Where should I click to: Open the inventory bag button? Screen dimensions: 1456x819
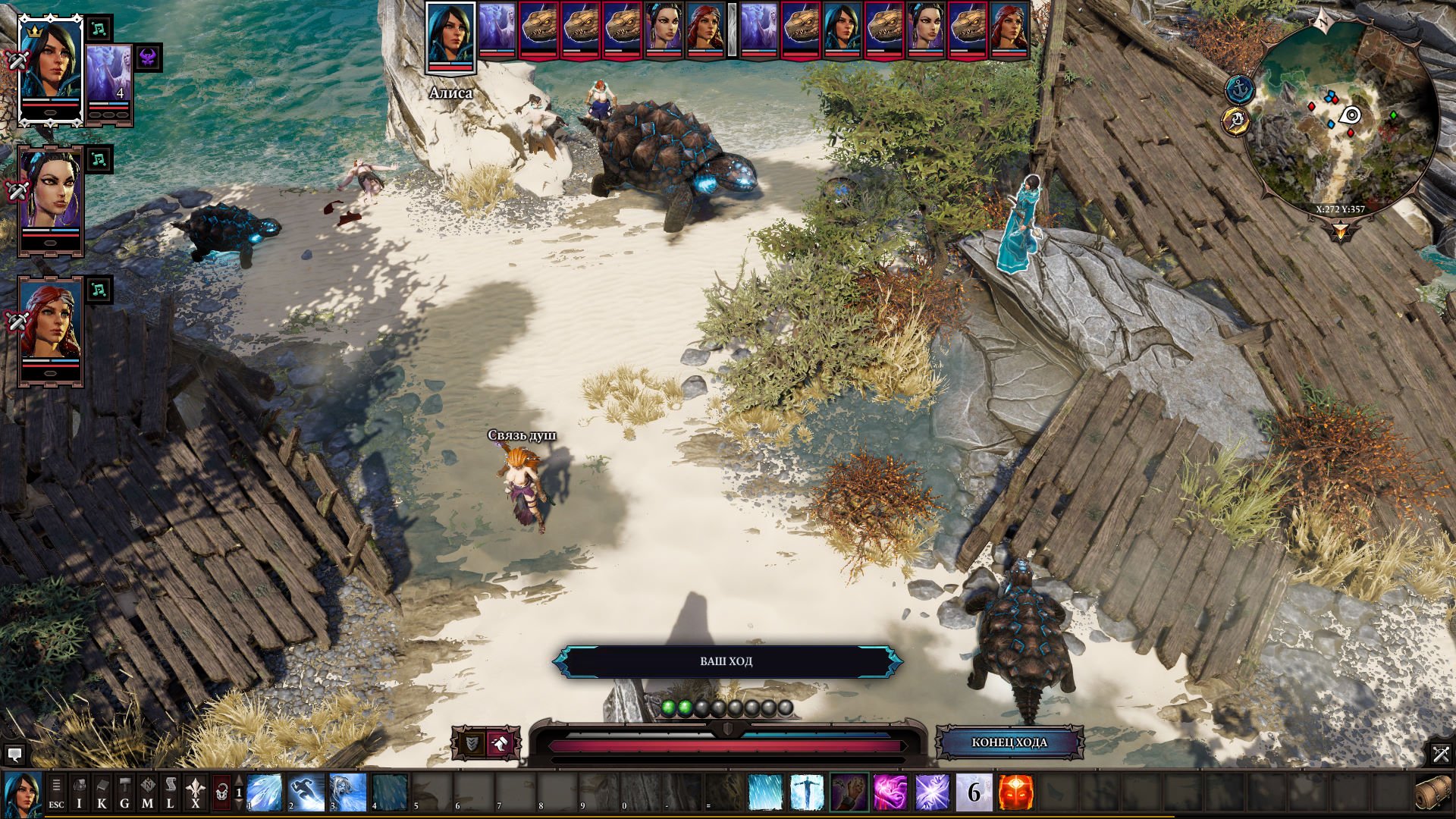79,792
